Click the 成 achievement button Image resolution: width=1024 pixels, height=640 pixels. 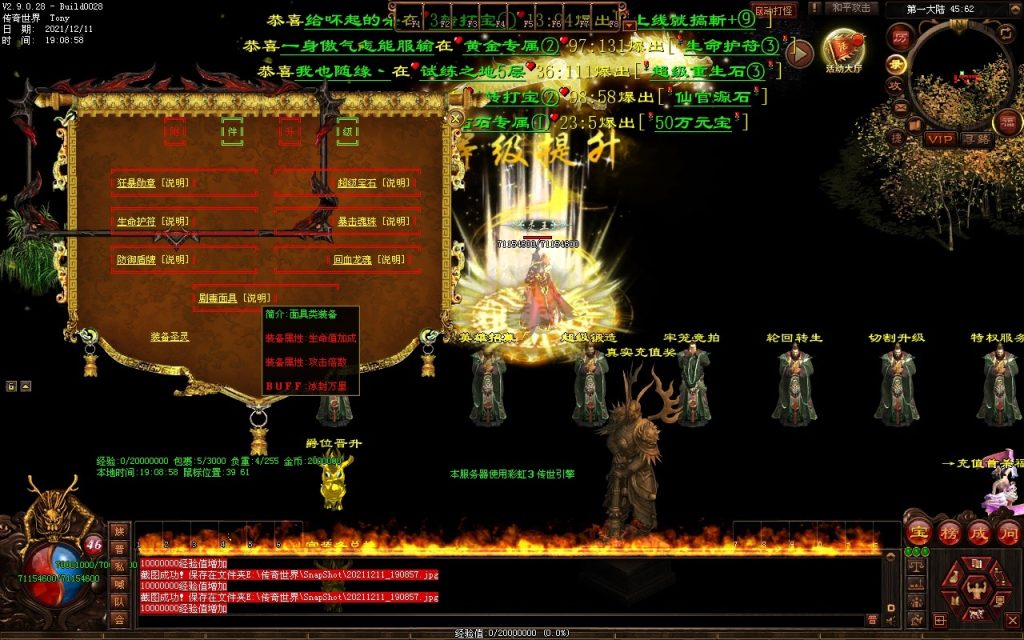pyautogui.click(x=979, y=532)
